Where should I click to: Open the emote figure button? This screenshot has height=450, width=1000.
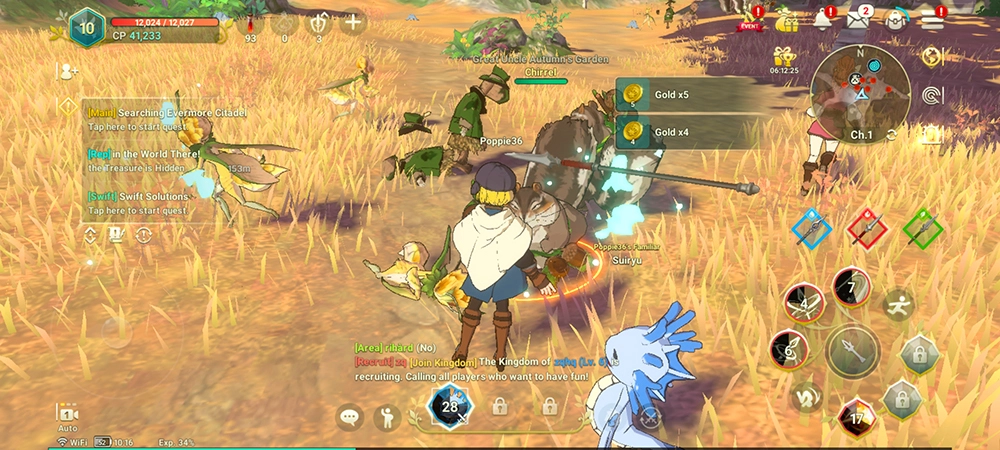tap(387, 417)
